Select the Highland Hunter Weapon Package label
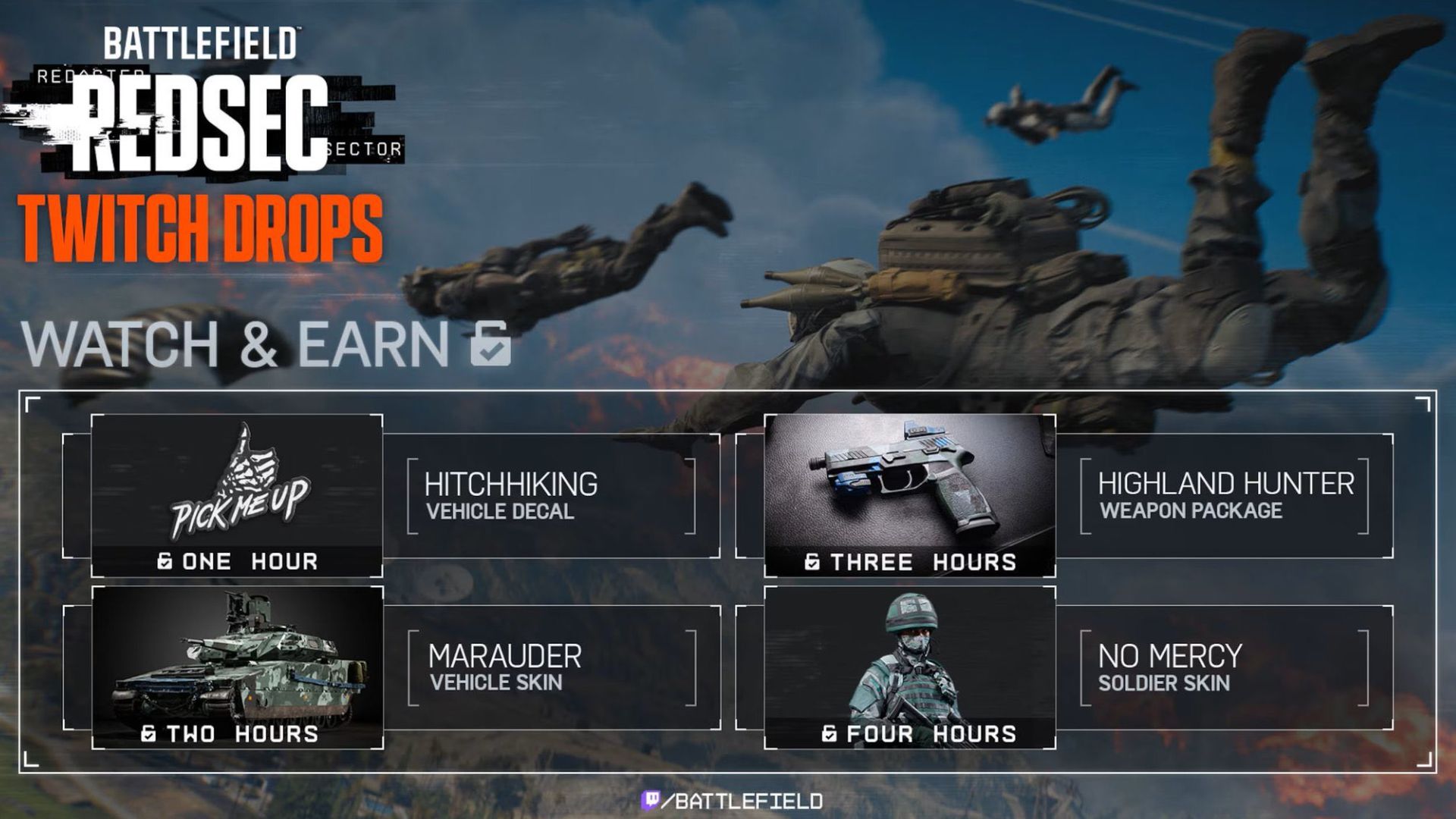Screen dimensions: 1456x819 point(1225,496)
